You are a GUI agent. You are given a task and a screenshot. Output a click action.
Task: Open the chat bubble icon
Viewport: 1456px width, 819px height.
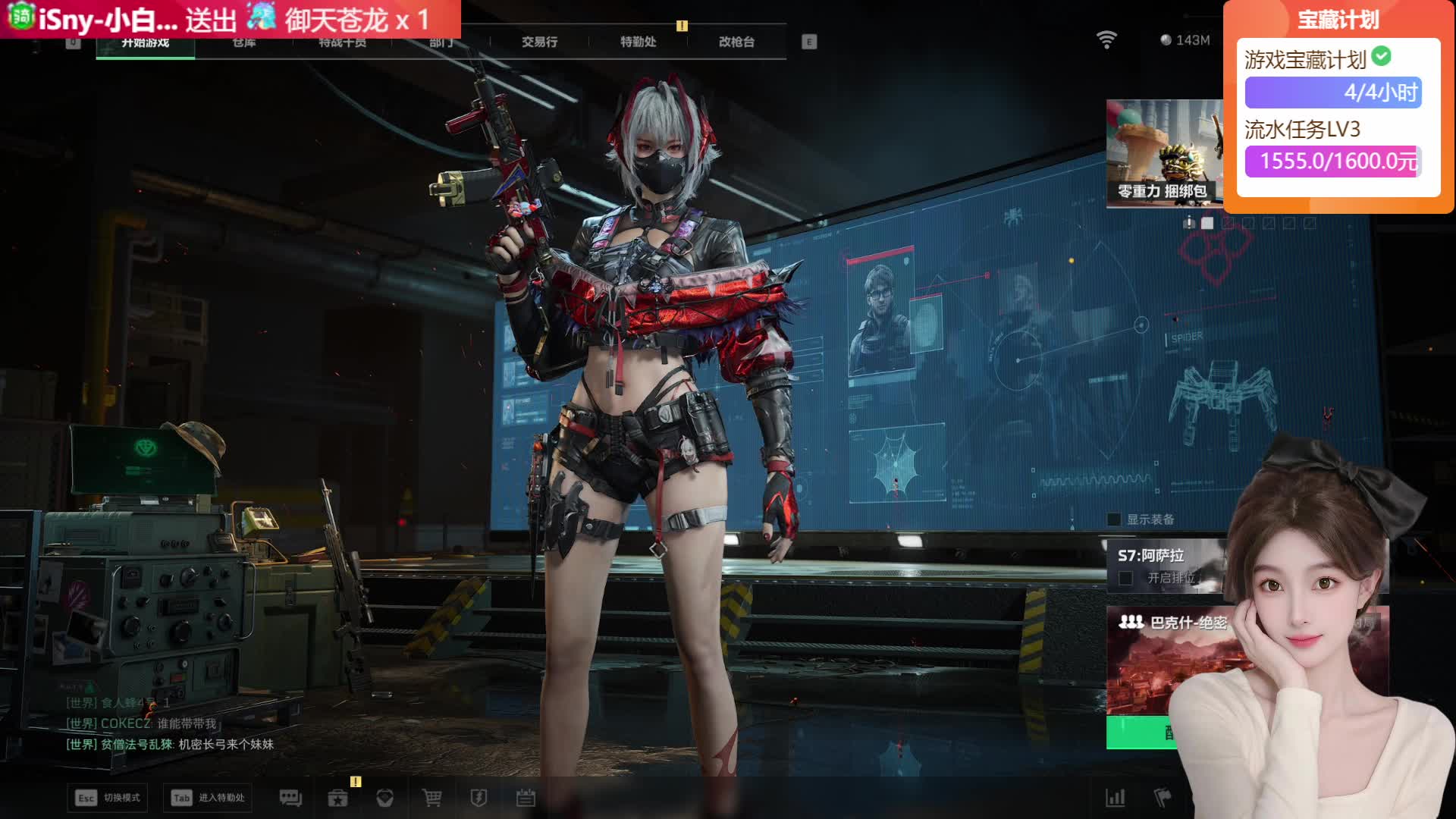(290, 798)
